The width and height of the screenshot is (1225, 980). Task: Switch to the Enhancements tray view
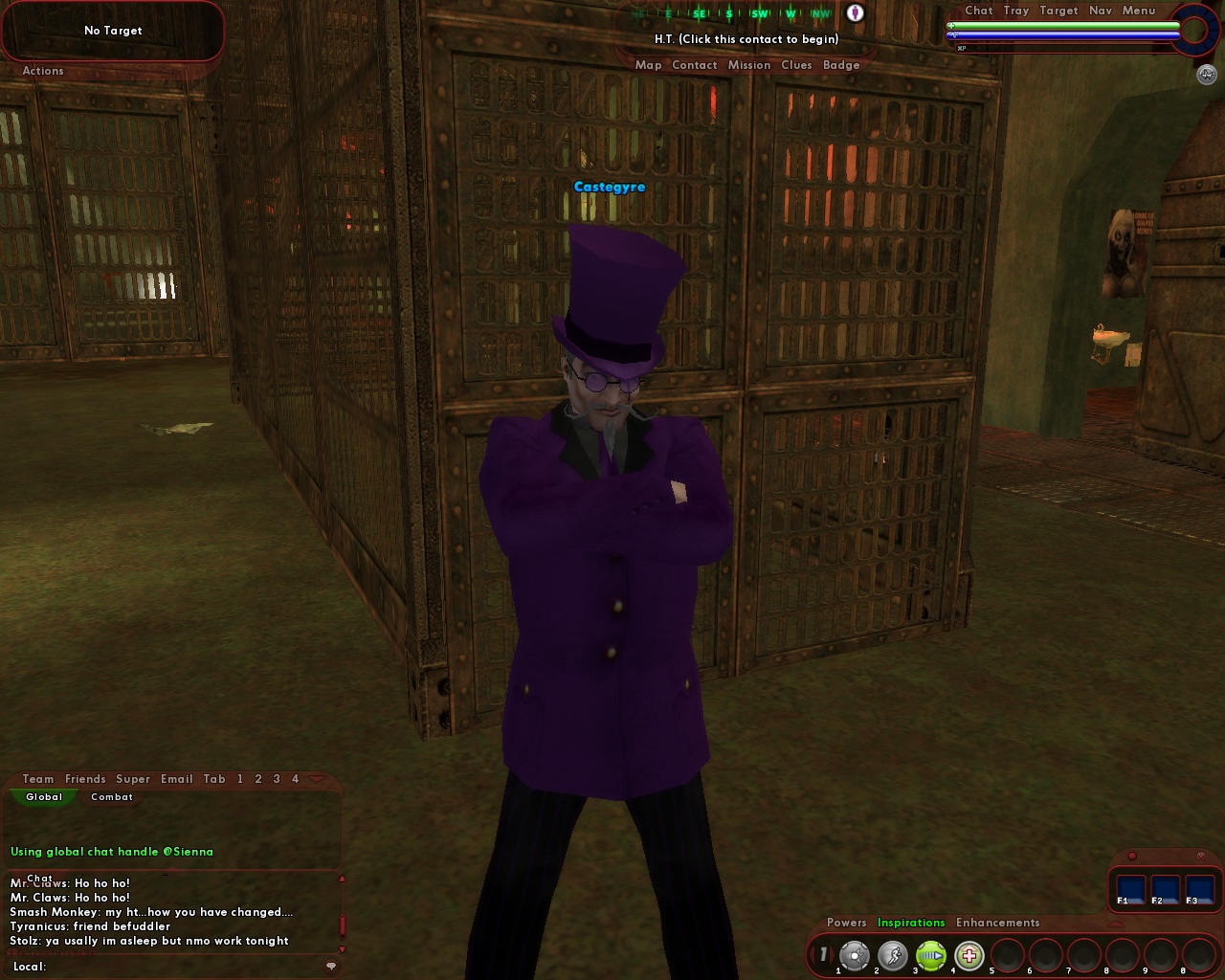coord(997,923)
